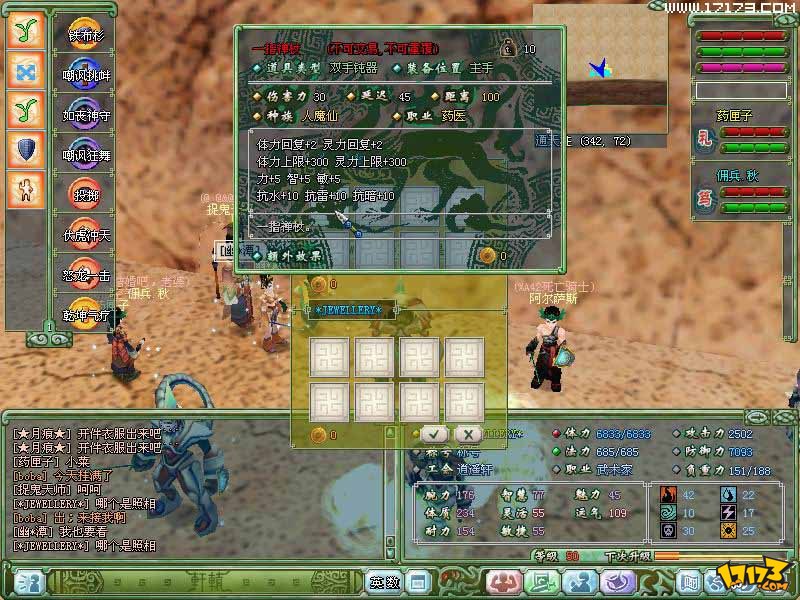
Task: Click the bottom-left character portrait button
Action: (x=28, y=581)
